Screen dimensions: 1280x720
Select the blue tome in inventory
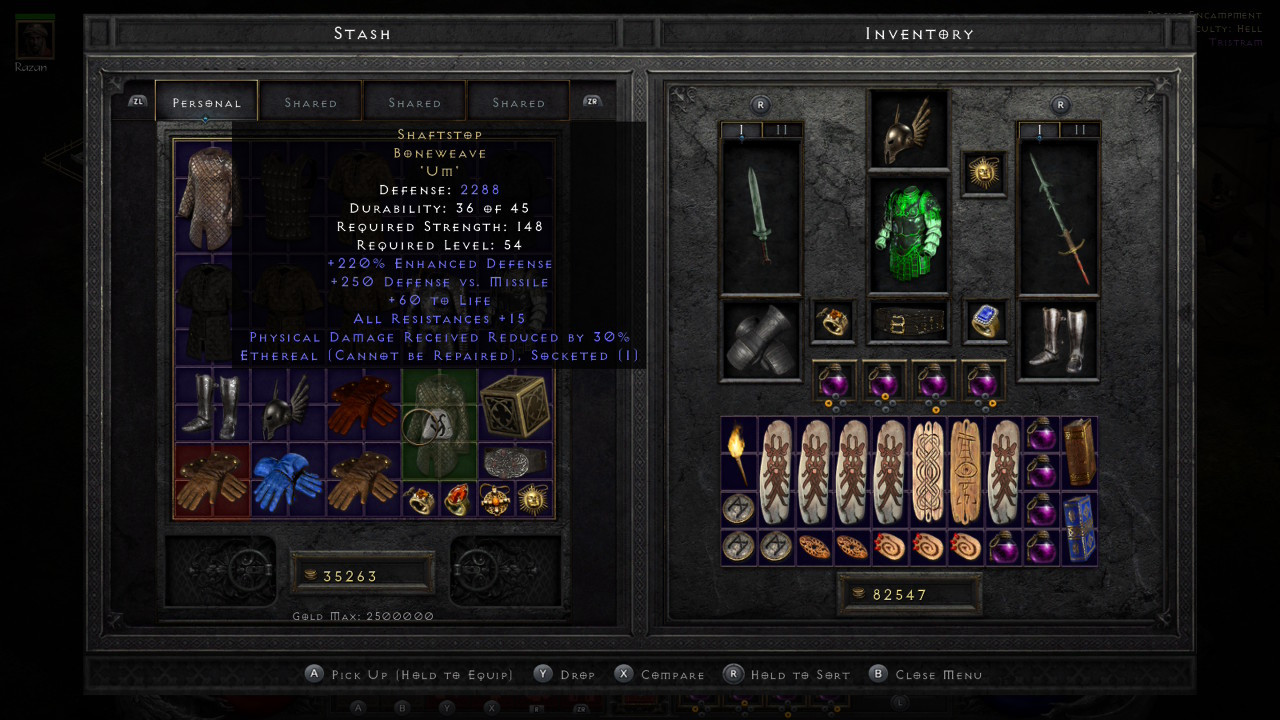[1079, 527]
